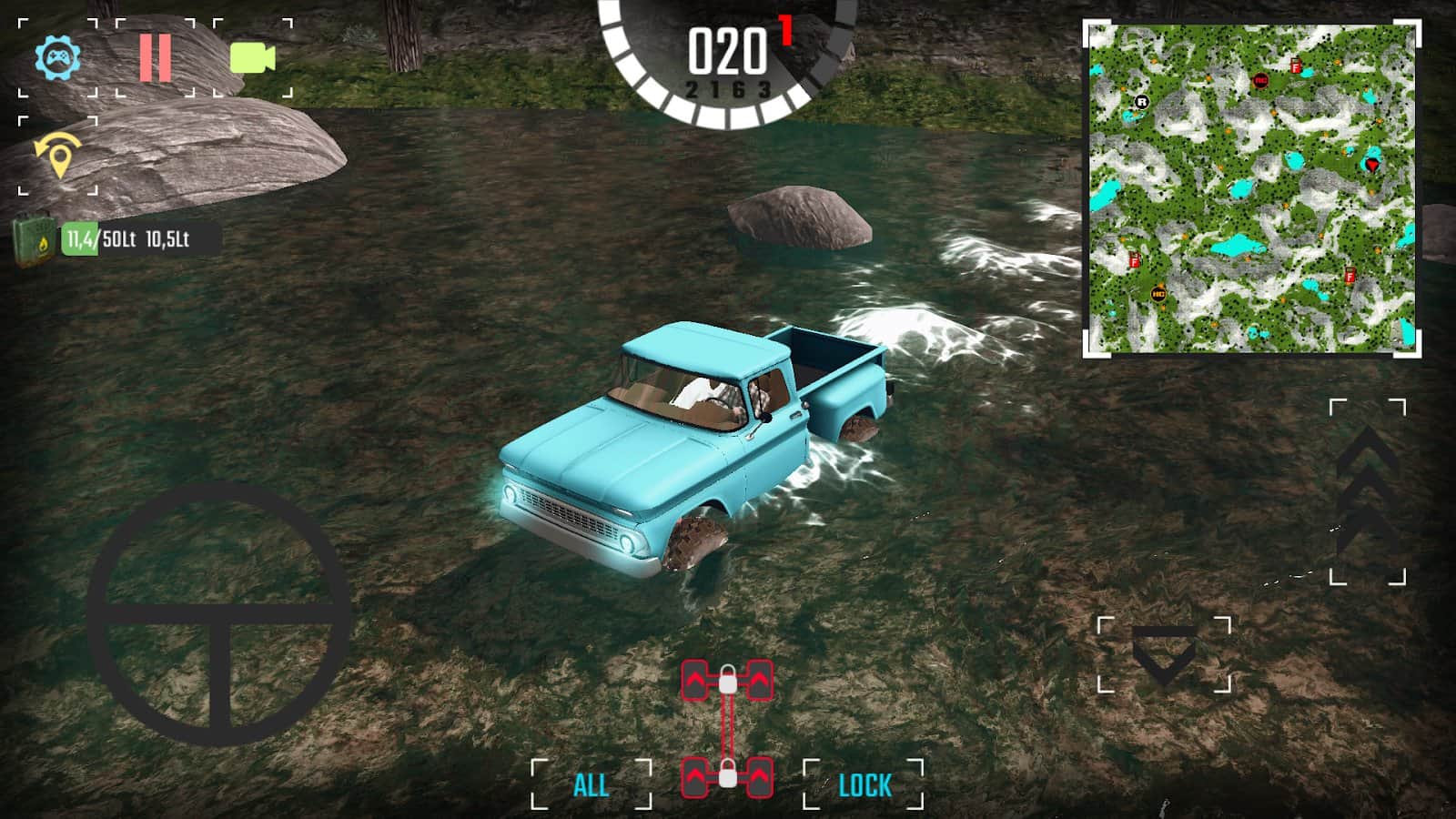Tap the green fuel jerrycan icon
The height and width of the screenshot is (819, 1456).
34,240
